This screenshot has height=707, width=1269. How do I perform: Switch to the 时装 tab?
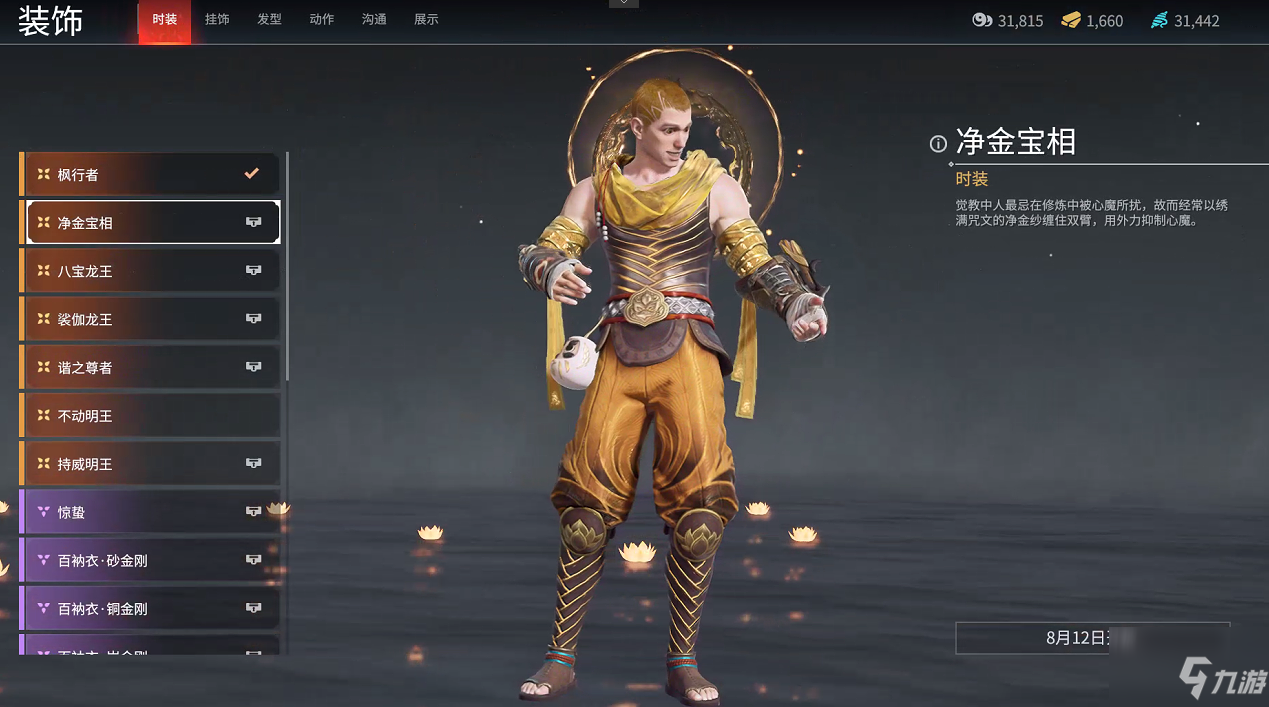tap(164, 20)
